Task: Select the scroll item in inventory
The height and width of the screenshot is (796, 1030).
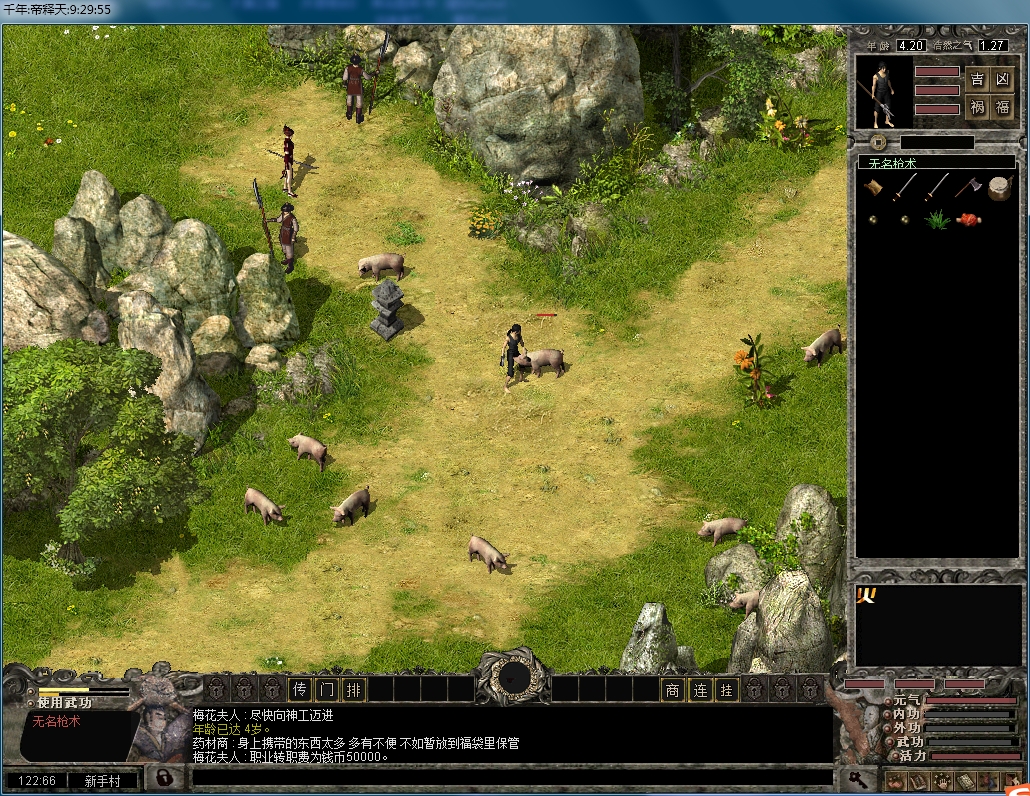Action: click(x=874, y=188)
